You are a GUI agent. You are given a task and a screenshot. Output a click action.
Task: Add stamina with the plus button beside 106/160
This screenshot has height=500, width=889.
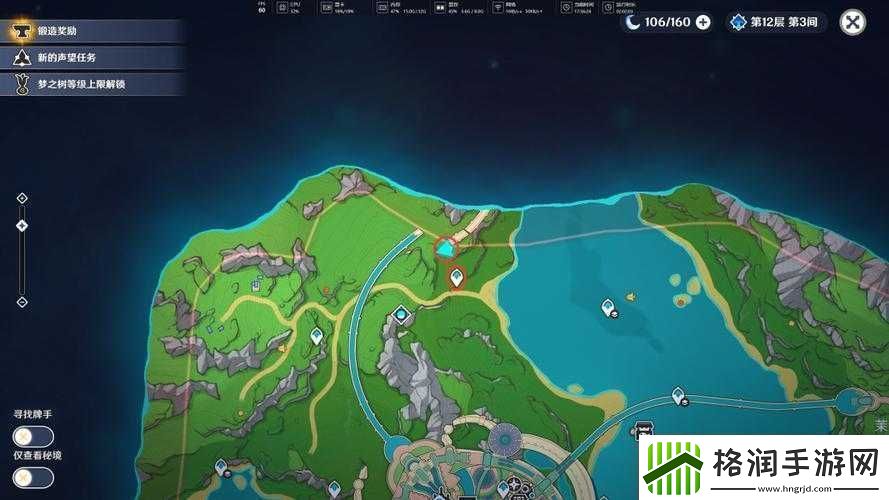pyautogui.click(x=703, y=22)
